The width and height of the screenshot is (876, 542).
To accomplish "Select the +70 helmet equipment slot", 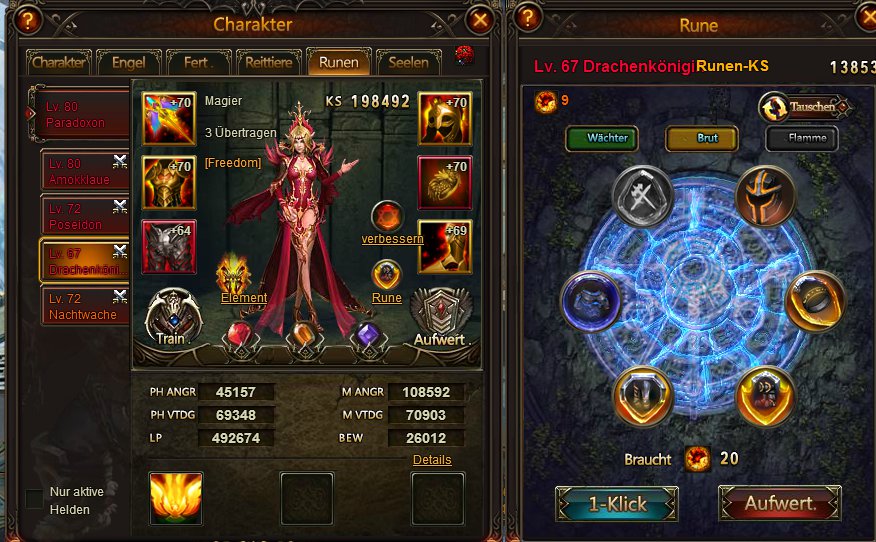I will tap(445, 118).
